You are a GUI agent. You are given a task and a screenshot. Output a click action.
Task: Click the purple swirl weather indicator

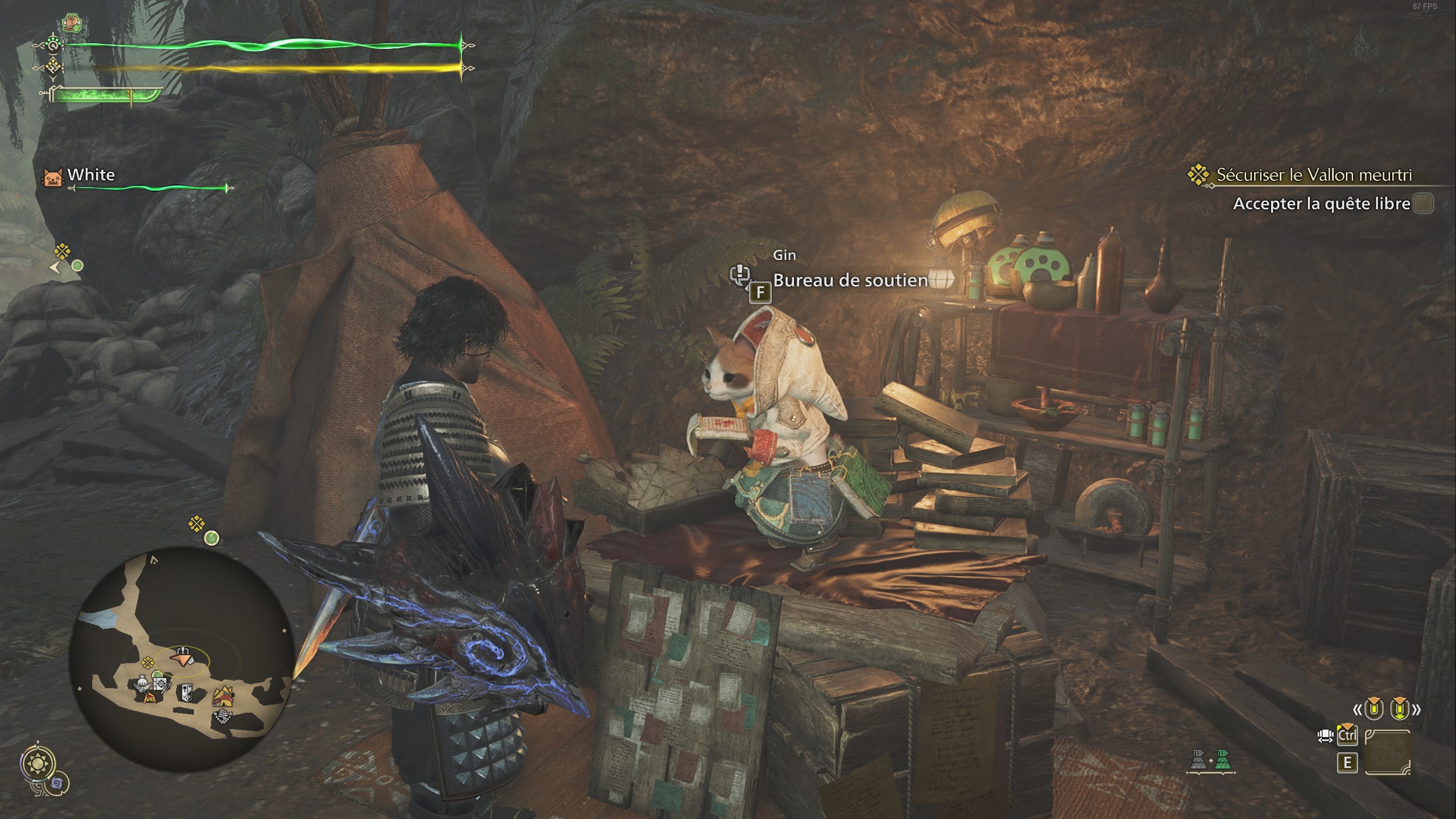coord(57,784)
